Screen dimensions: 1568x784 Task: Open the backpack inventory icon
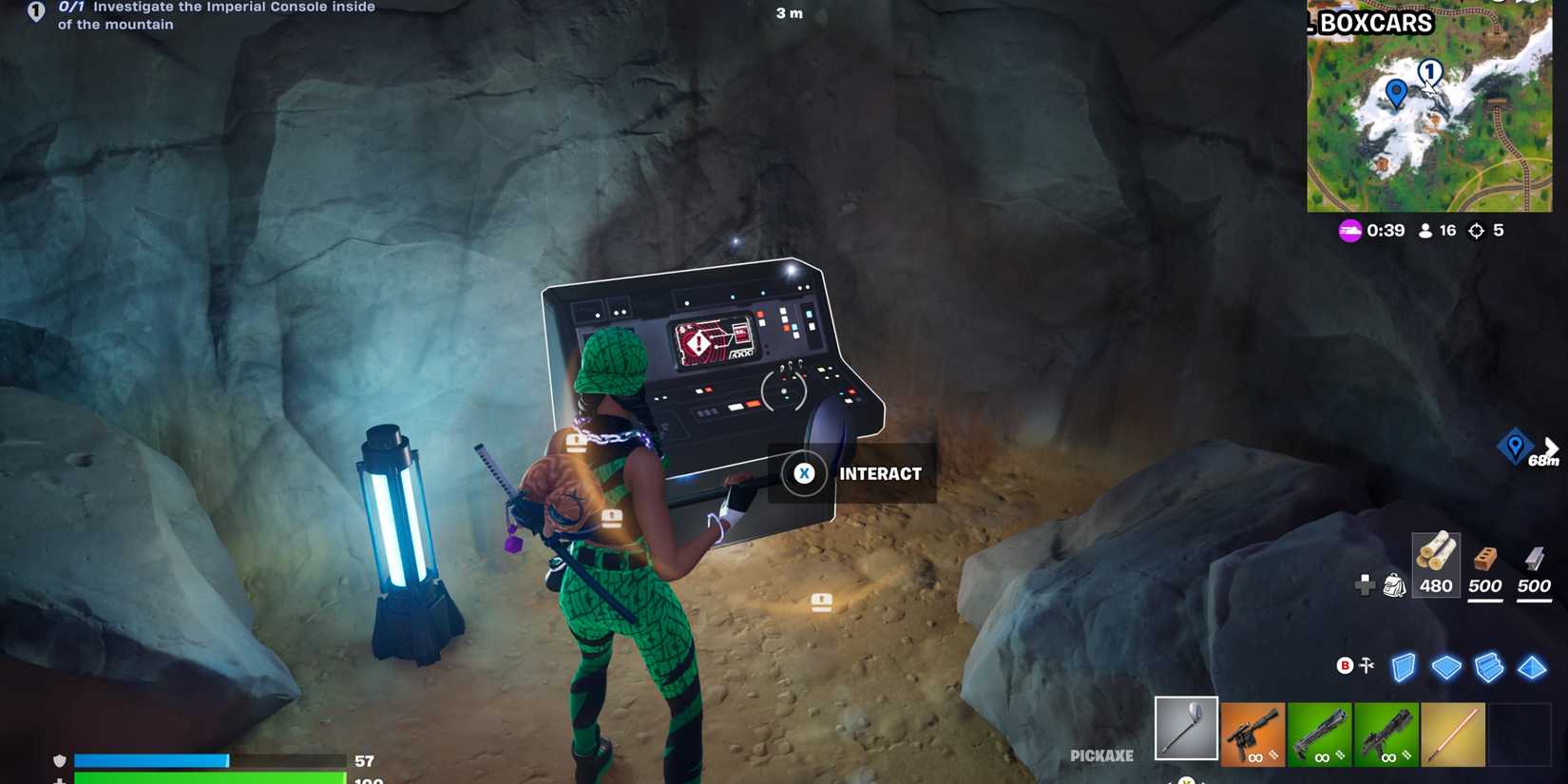click(x=1392, y=586)
